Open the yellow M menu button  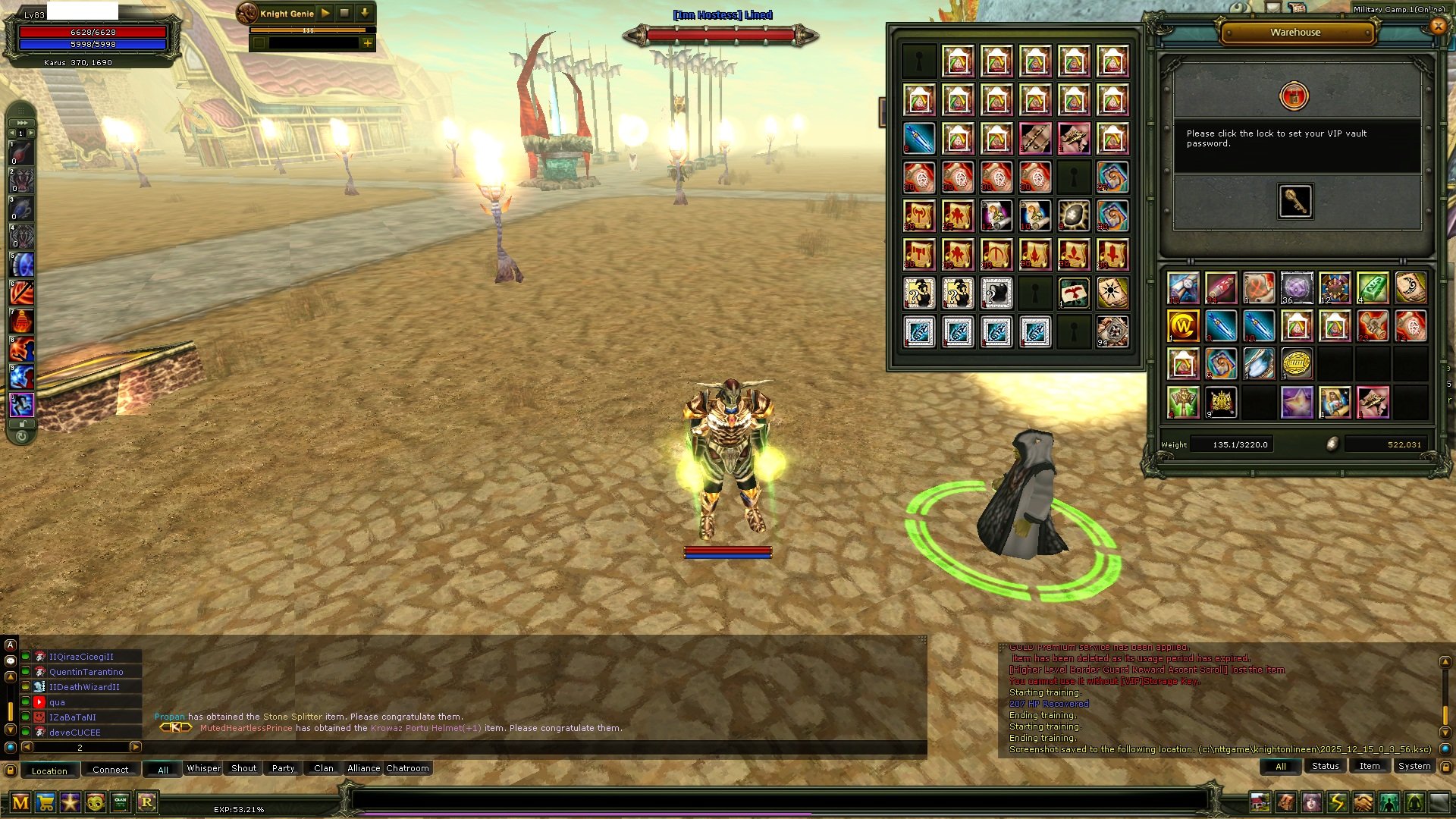click(x=20, y=802)
